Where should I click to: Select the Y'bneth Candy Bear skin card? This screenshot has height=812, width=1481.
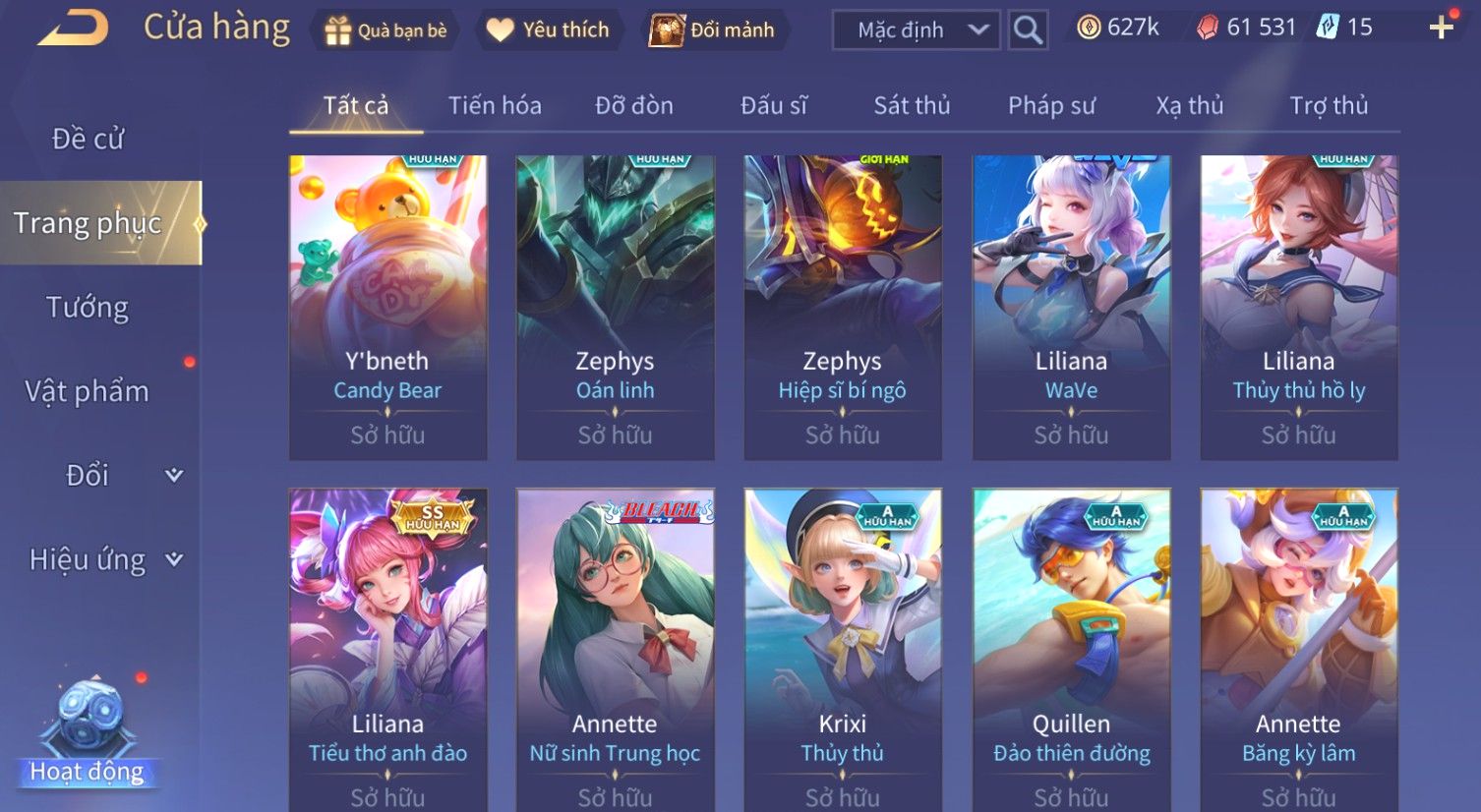click(387, 307)
